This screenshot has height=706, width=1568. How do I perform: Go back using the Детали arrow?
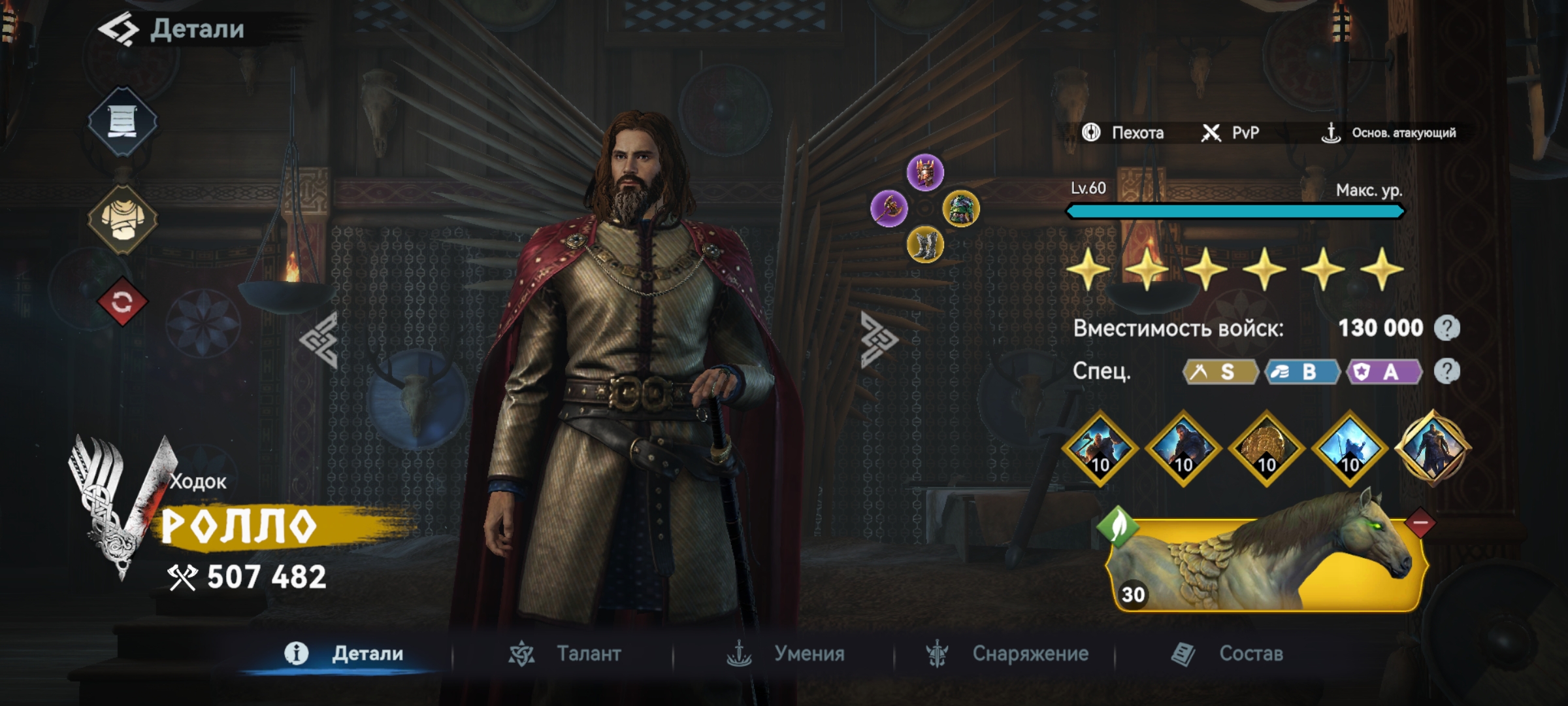click(x=118, y=29)
